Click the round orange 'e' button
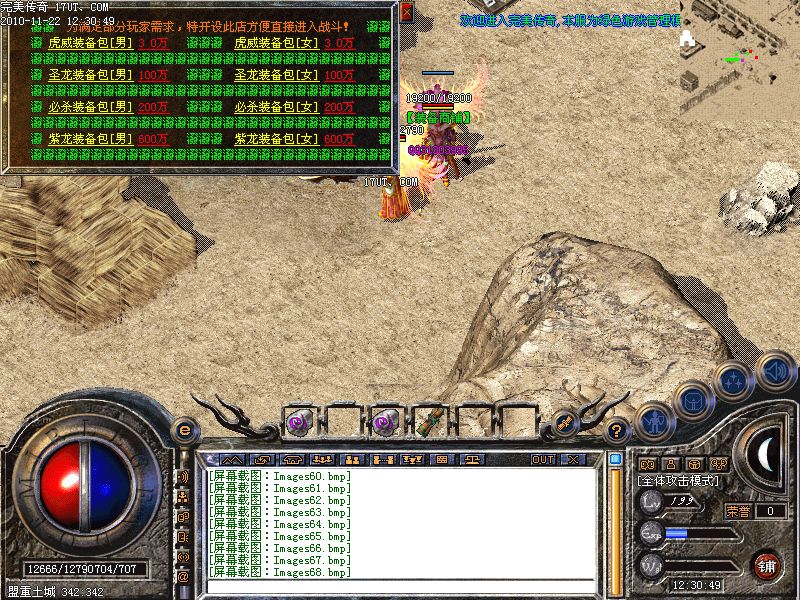Viewport: 800px width, 600px height. click(x=183, y=430)
